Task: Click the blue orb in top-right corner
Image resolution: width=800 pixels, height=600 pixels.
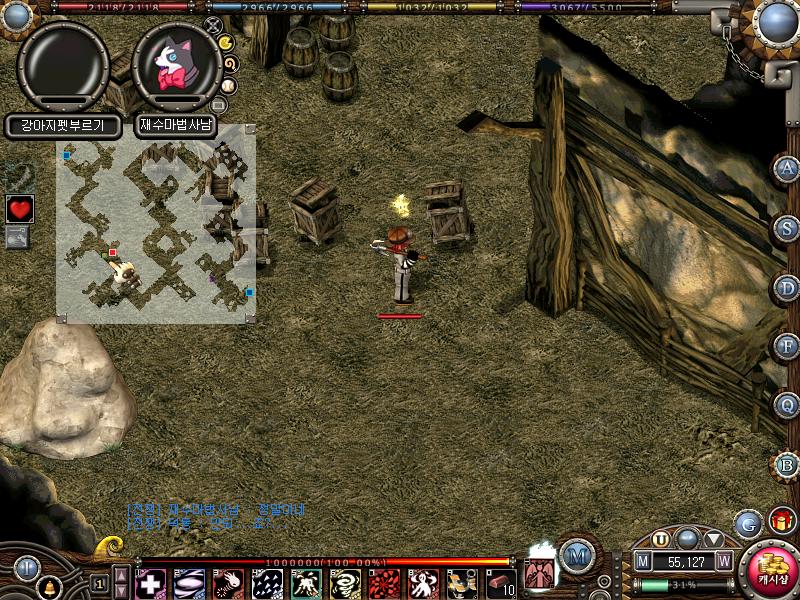Action: pyautogui.click(x=776, y=21)
